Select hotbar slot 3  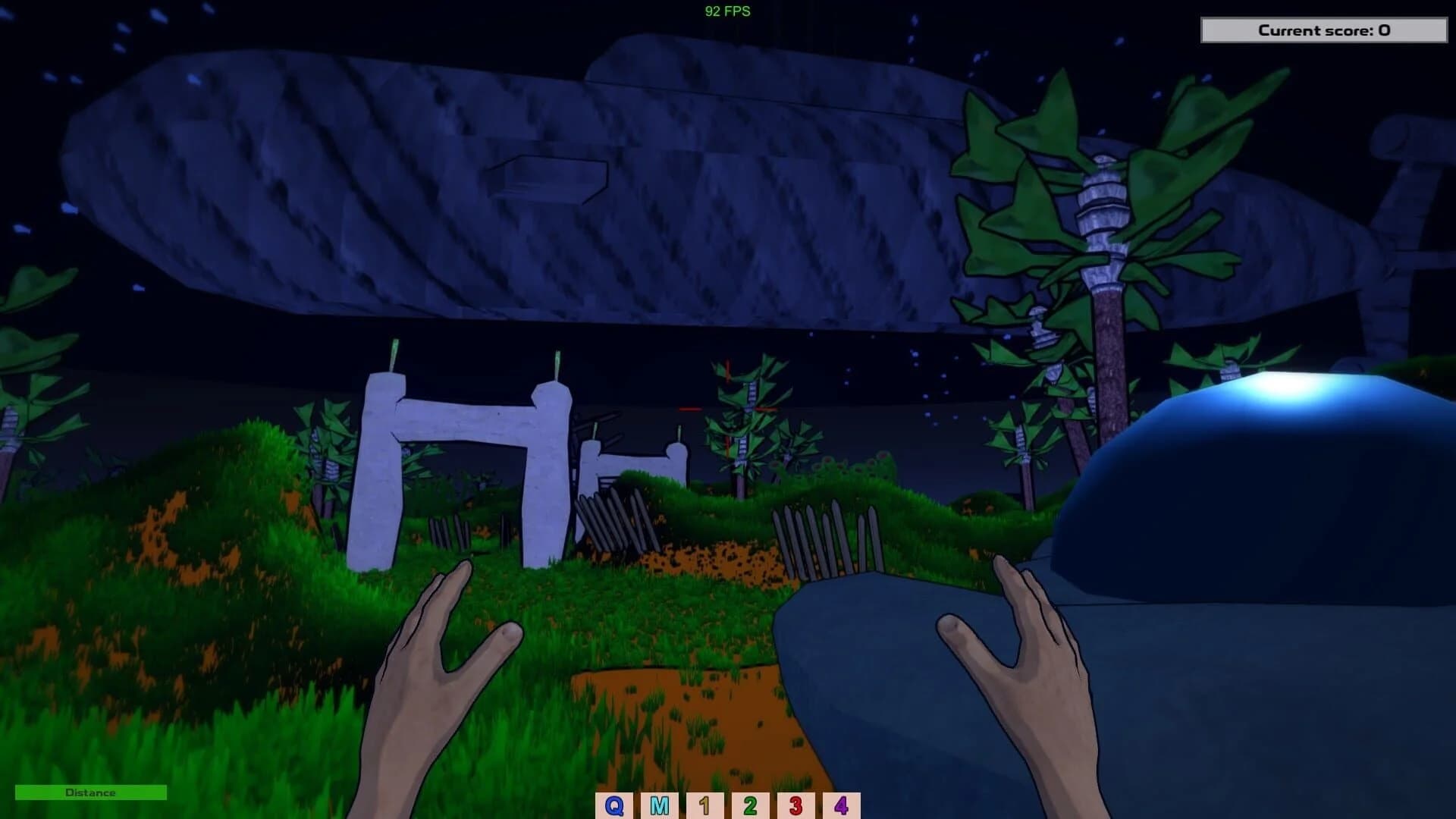(x=798, y=806)
